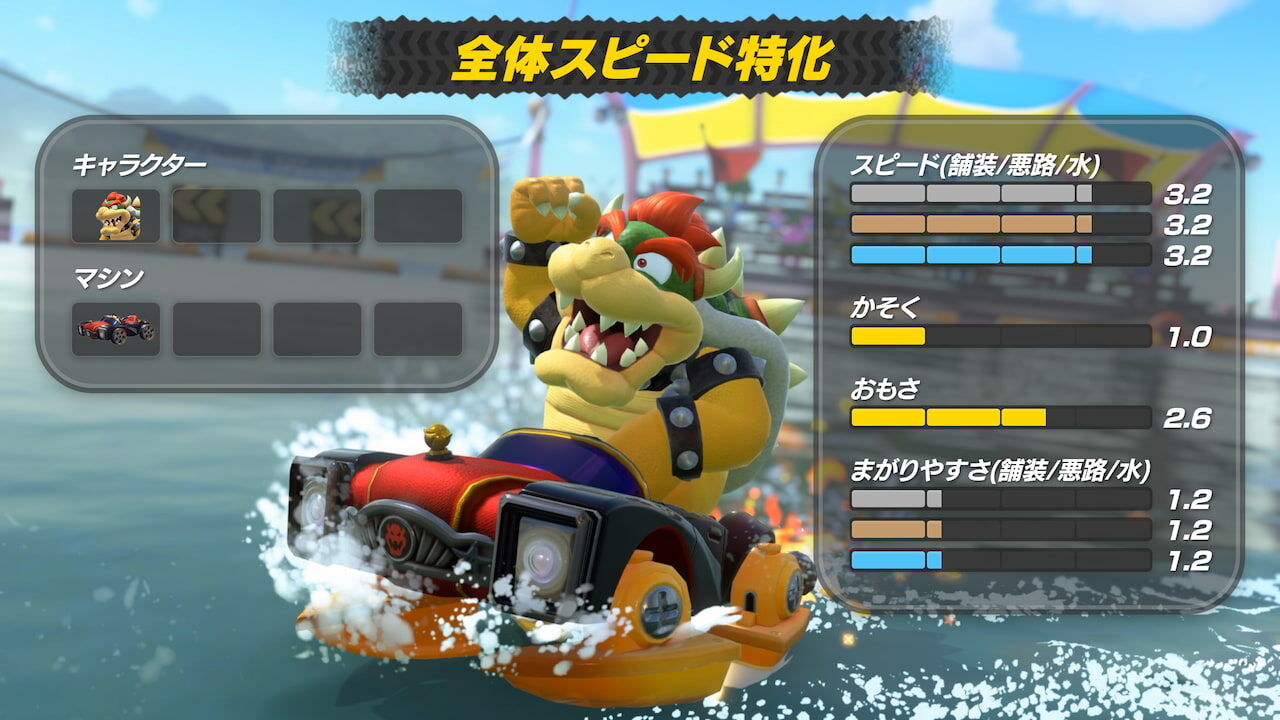Click the Bowser emblem on the kart hood

click(398, 538)
